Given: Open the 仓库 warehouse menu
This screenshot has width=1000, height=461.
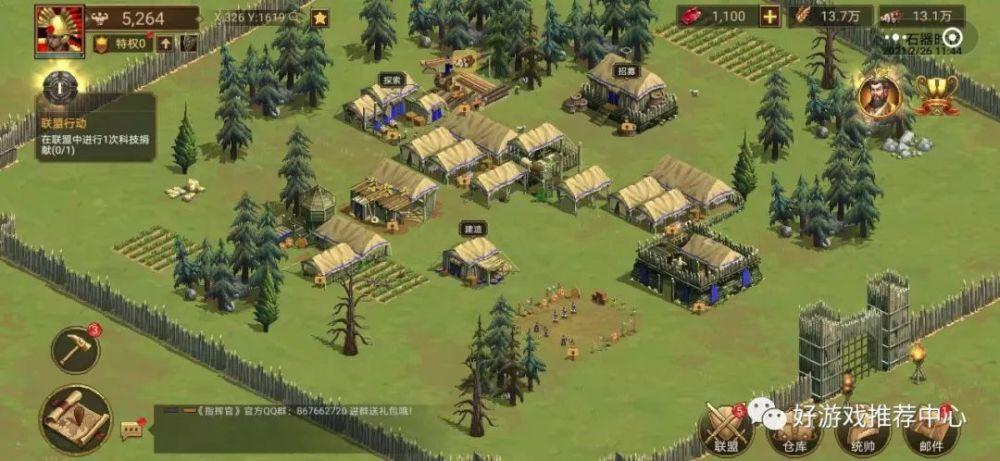Looking at the screenshot, I should pyautogui.click(x=789, y=428).
